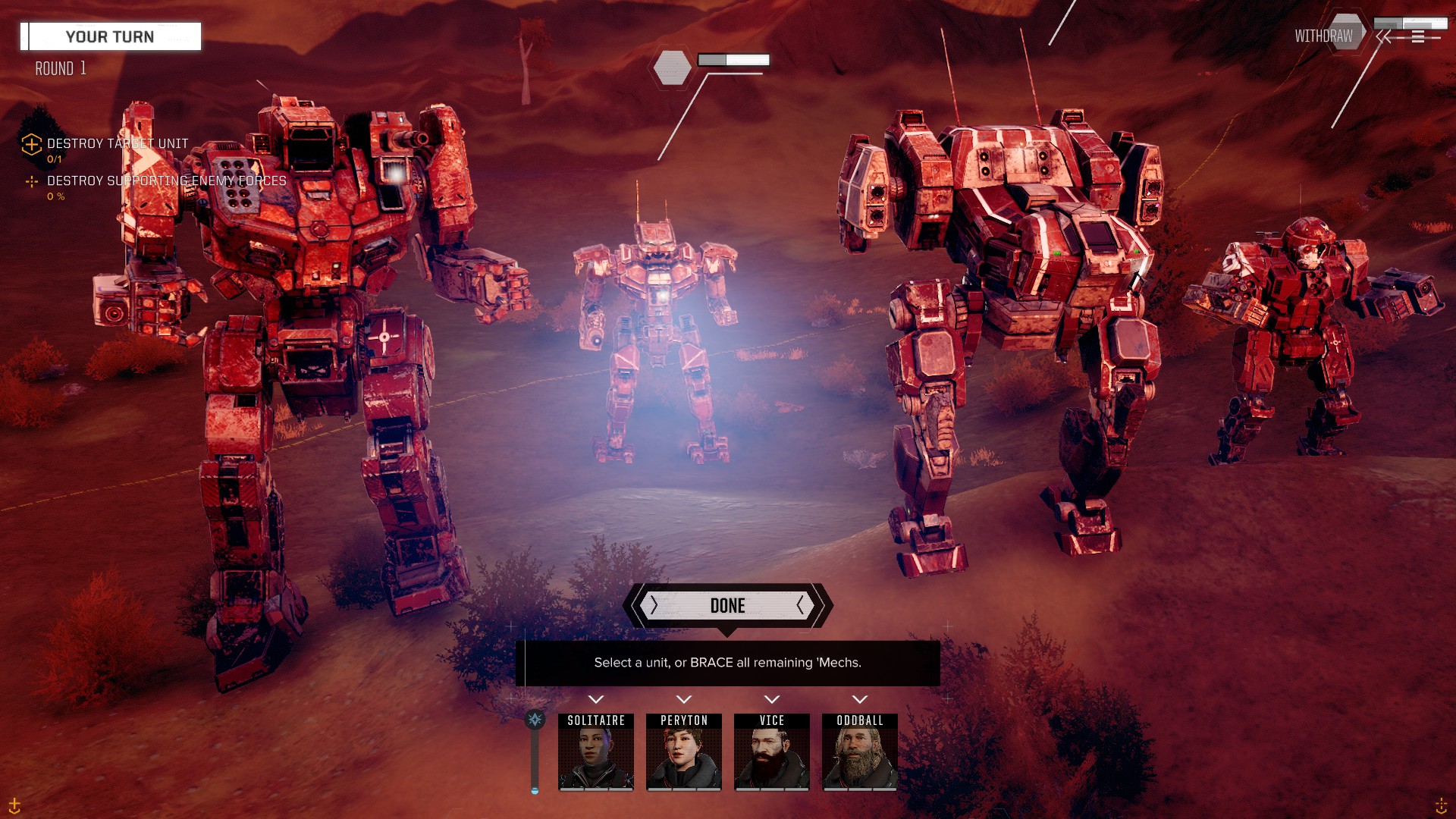Pick the Oddball pilot portrait
Image resolution: width=1456 pixels, height=819 pixels.
pyautogui.click(x=859, y=752)
